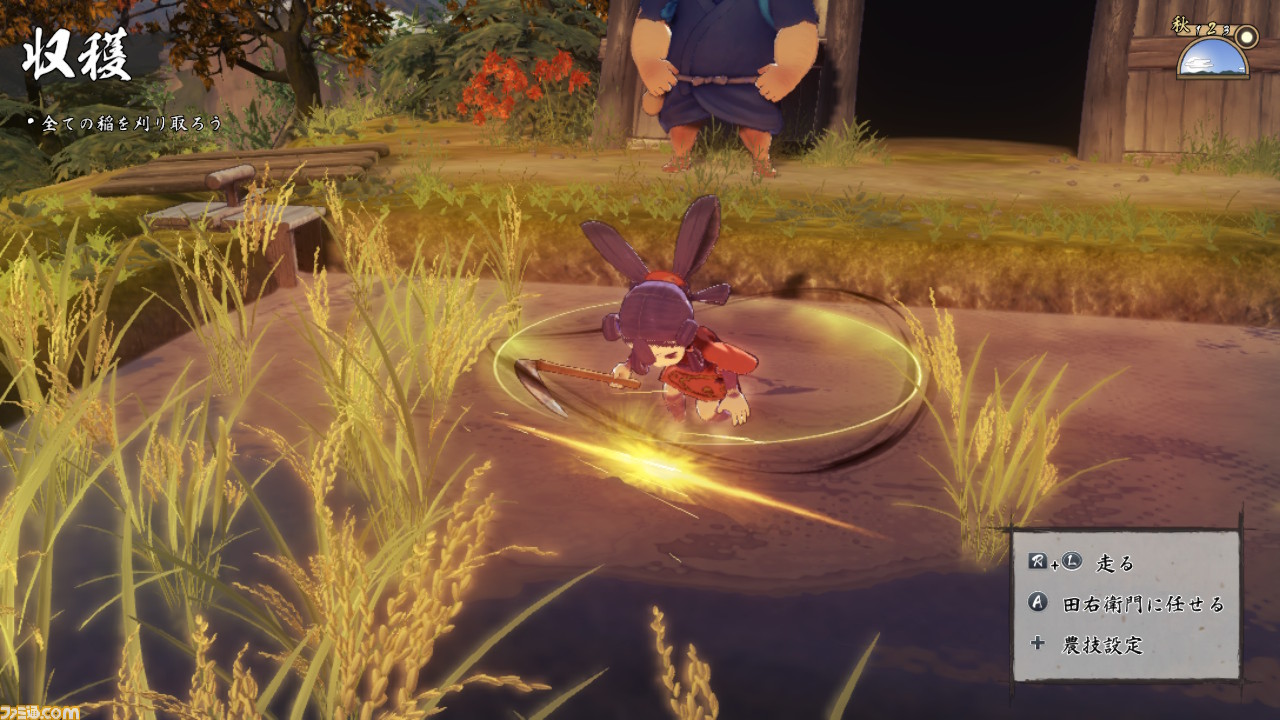Select day marker 1 on the season bar
Image resolution: width=1280 pixels, height=720 pixels.
pos(1197,30)
